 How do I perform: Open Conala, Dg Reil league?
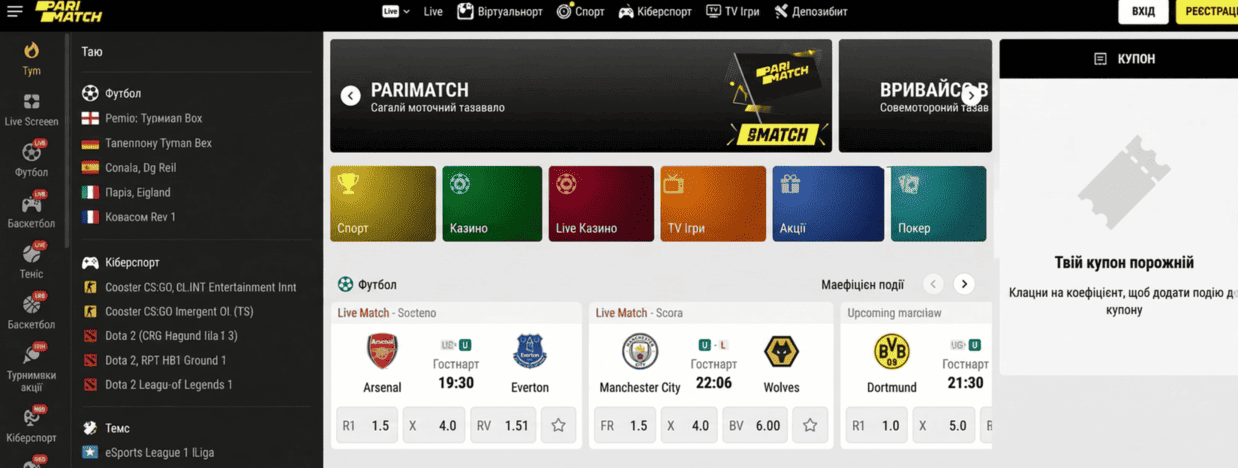[x=140, y=168]
